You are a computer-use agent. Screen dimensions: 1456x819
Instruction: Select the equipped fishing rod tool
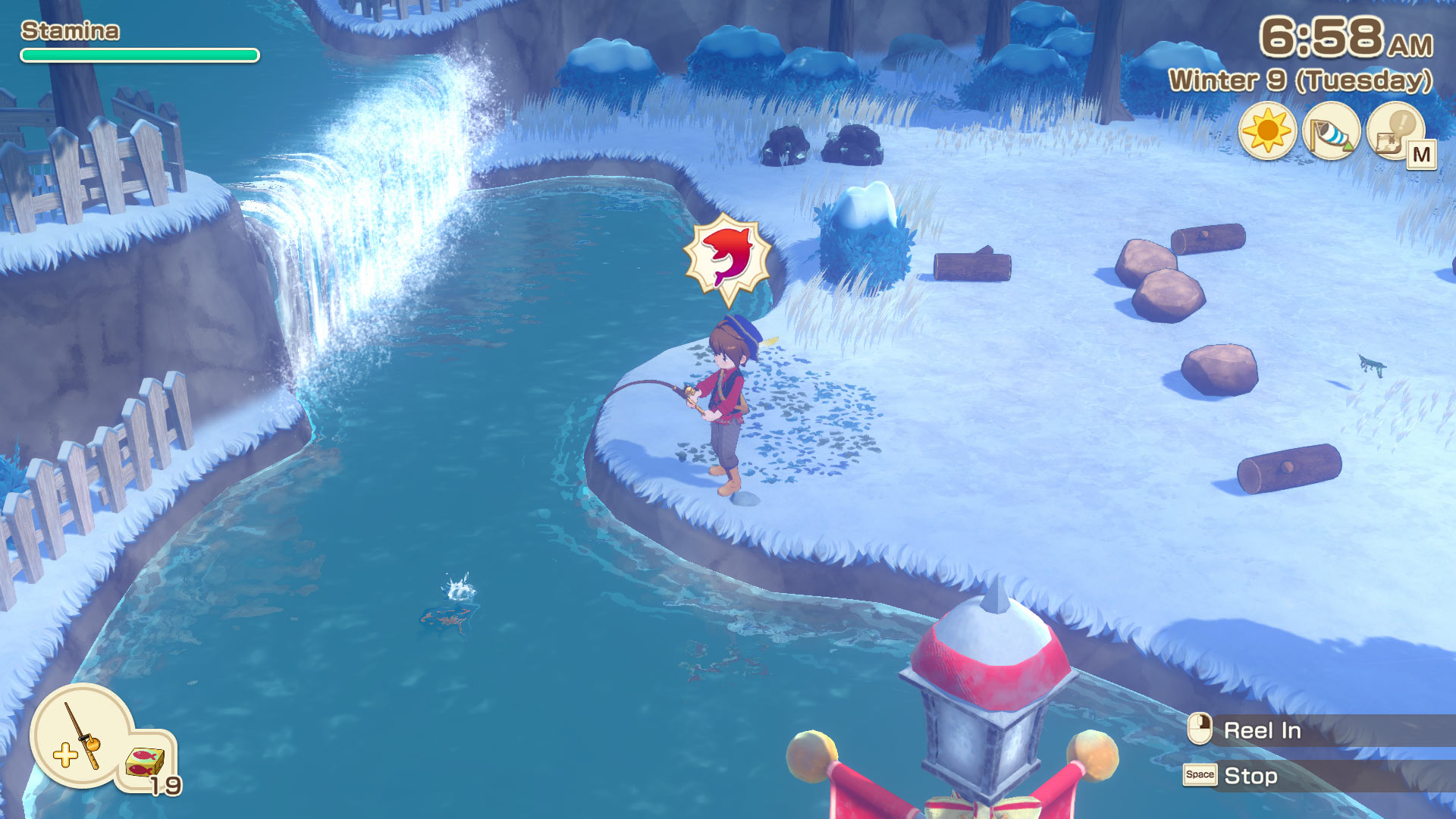80,734
